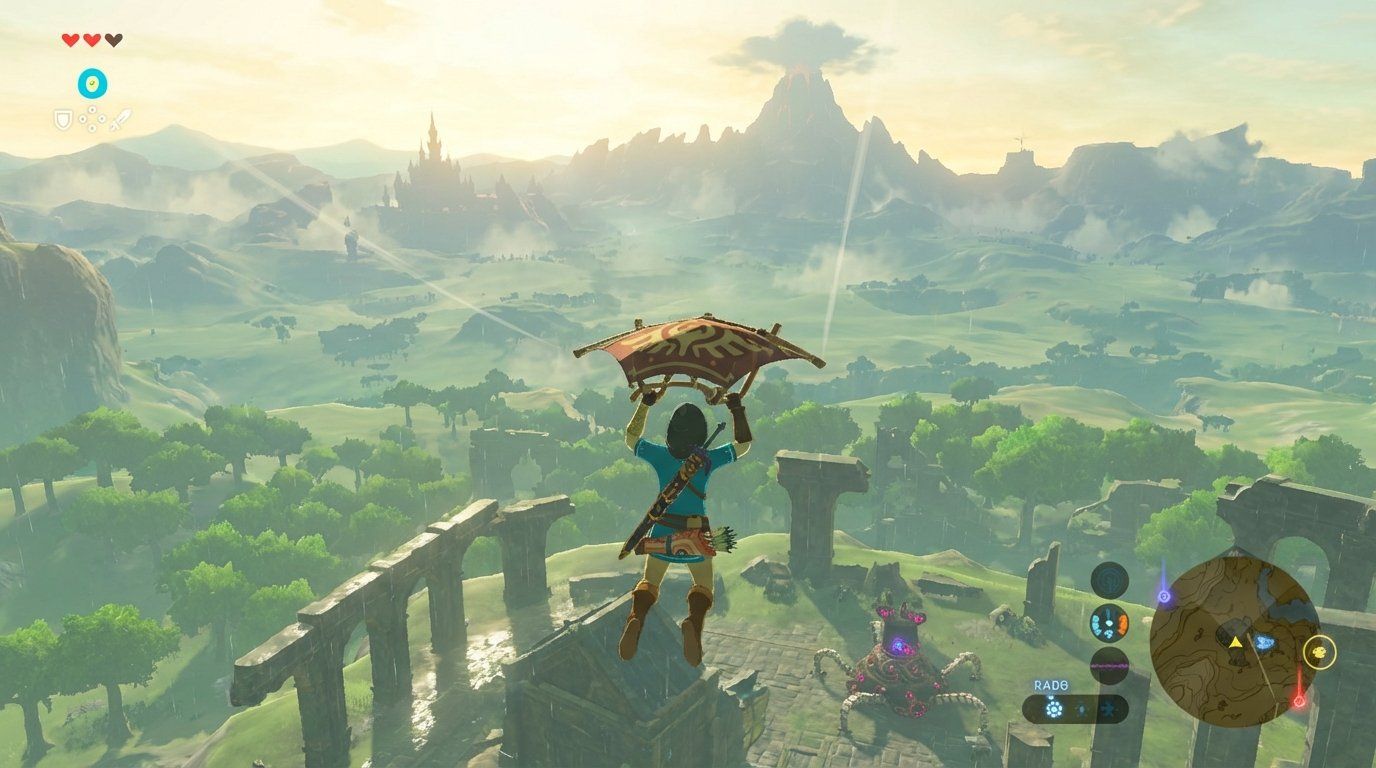Select the droplet icon in the RAD0 sound bar

(x=1081, y=708)
